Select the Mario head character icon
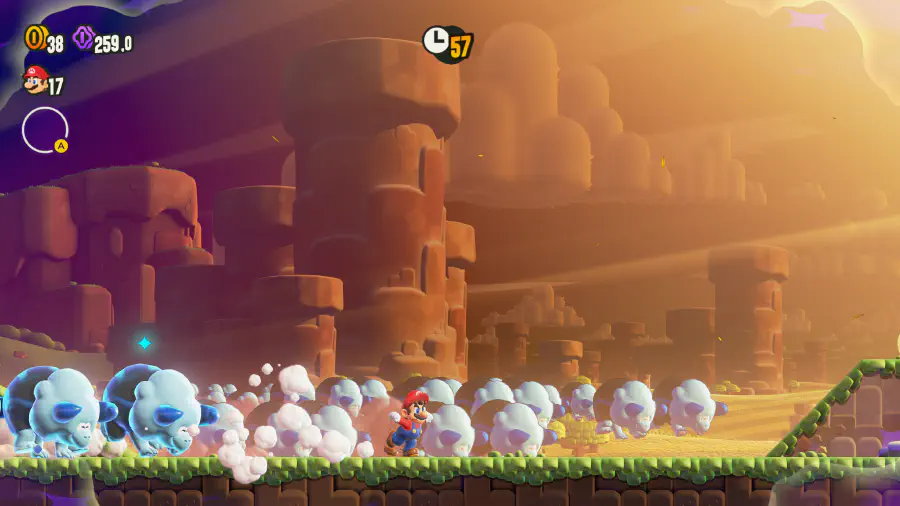Screen dimensions: 900x506 [35, 79]
